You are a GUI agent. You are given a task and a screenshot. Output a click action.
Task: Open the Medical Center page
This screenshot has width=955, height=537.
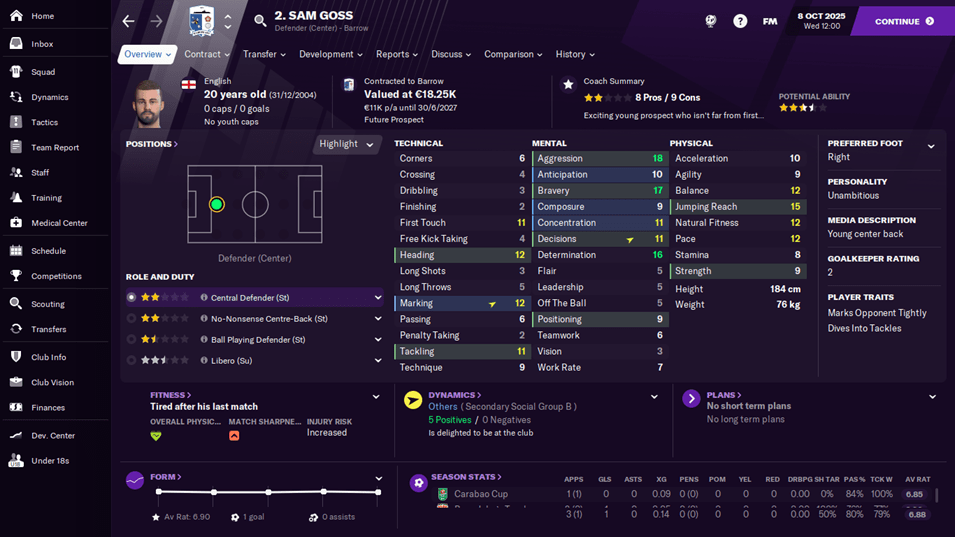[x=59, y=223]
